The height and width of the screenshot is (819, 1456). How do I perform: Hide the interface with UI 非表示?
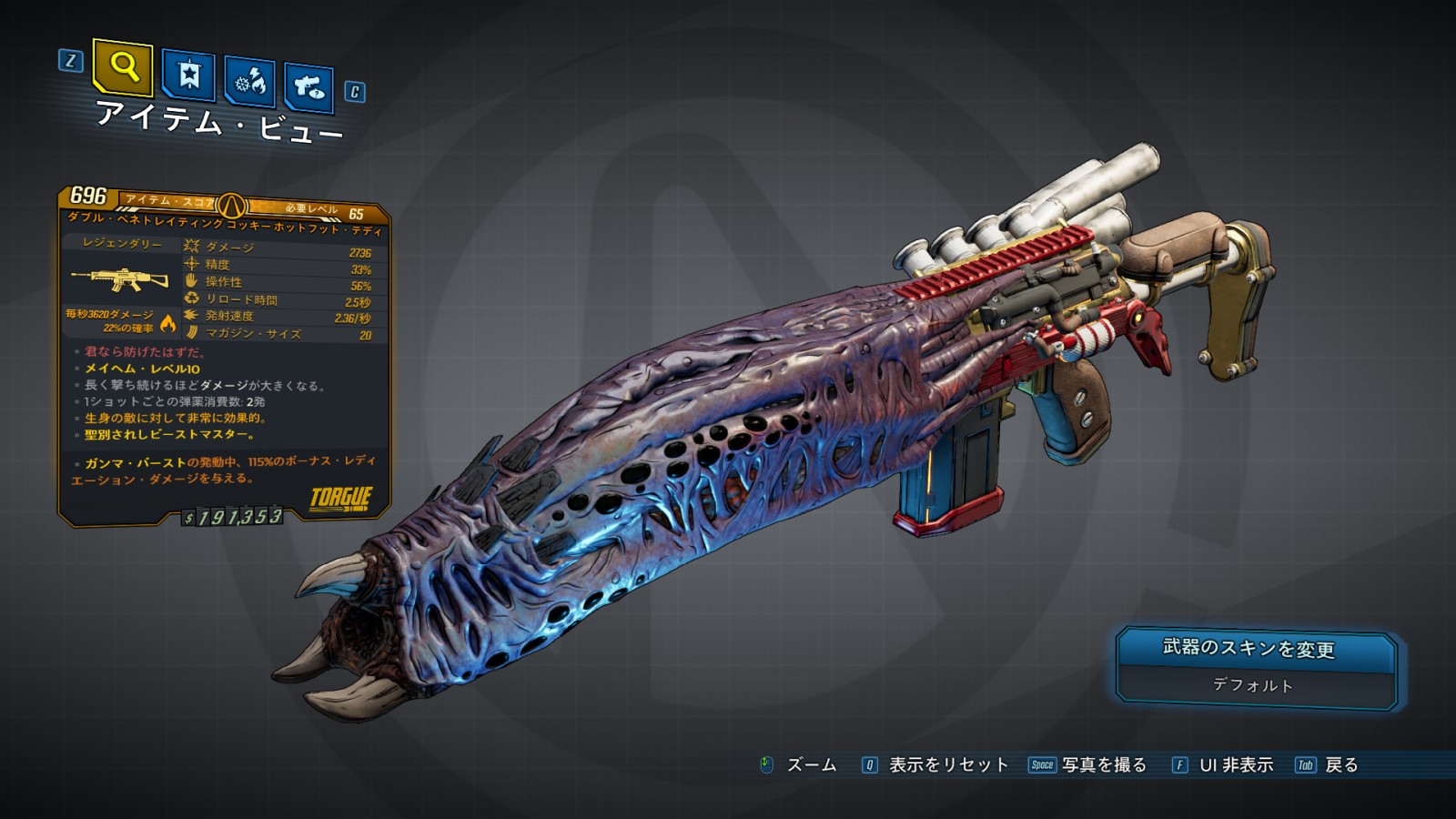pyautogui.click(x=1236, y=765)
